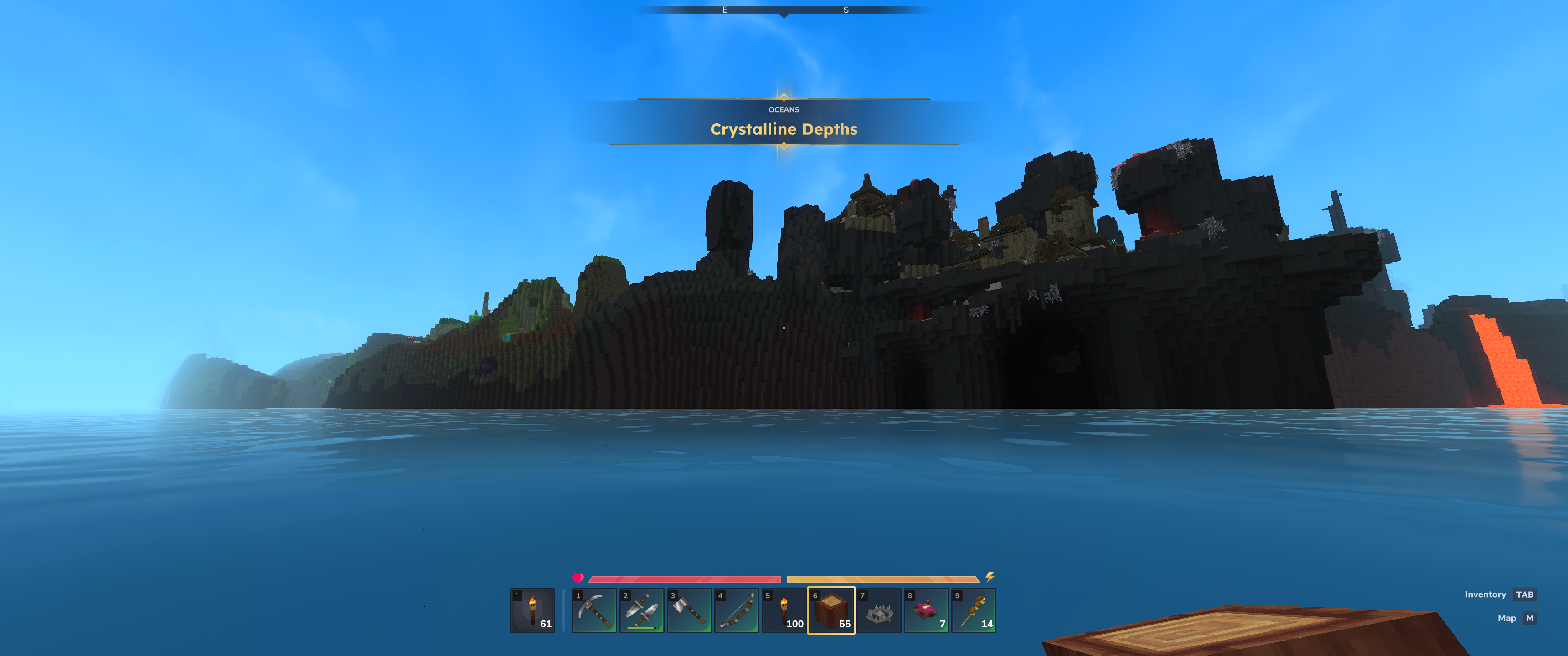Select the pickaxe in hotbar slot 1
1568x656 pixels.
[x=594, y=610]
